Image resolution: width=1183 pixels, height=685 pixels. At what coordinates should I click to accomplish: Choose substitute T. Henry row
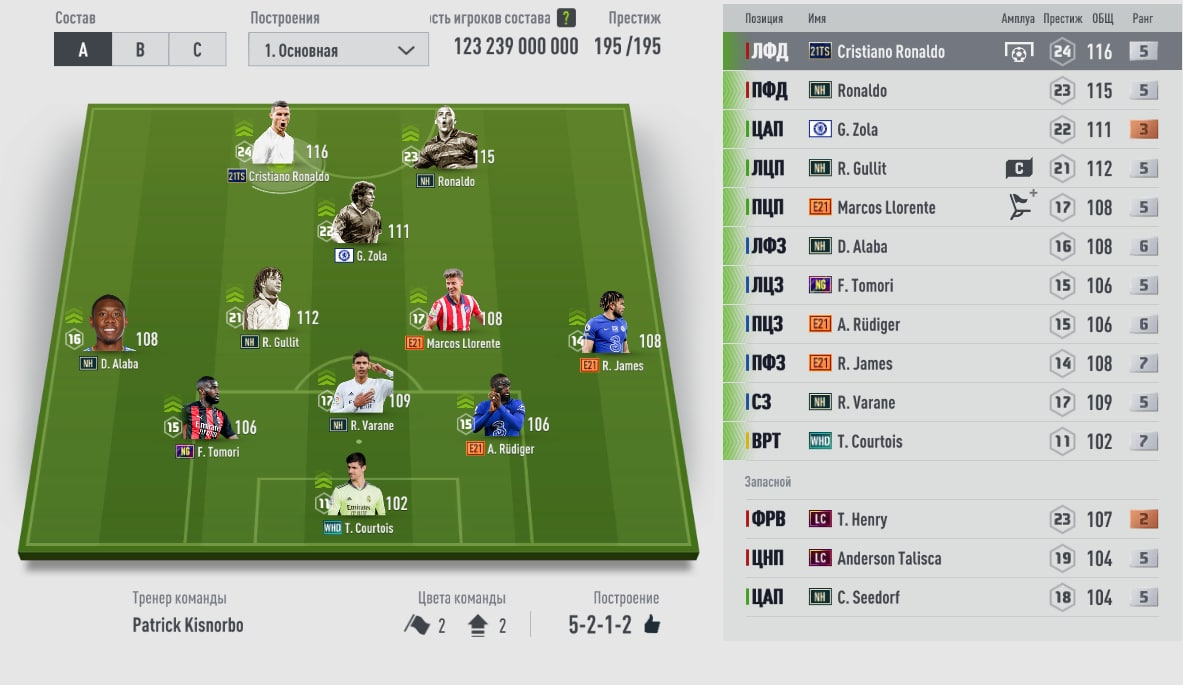[x=940, y=520]
